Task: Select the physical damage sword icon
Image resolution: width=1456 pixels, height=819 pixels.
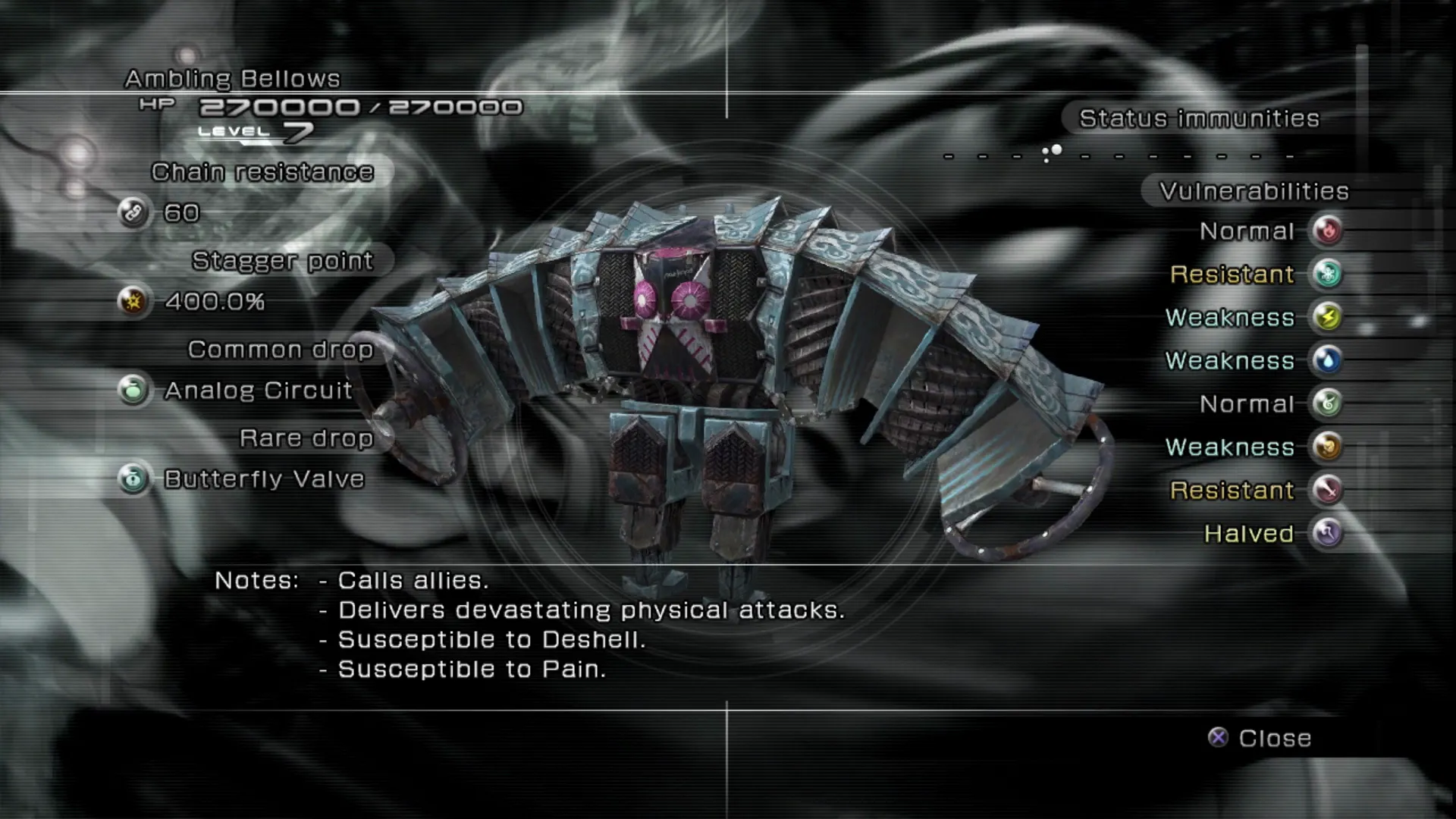Action: pyautogui.click(x=1328, y=490)
